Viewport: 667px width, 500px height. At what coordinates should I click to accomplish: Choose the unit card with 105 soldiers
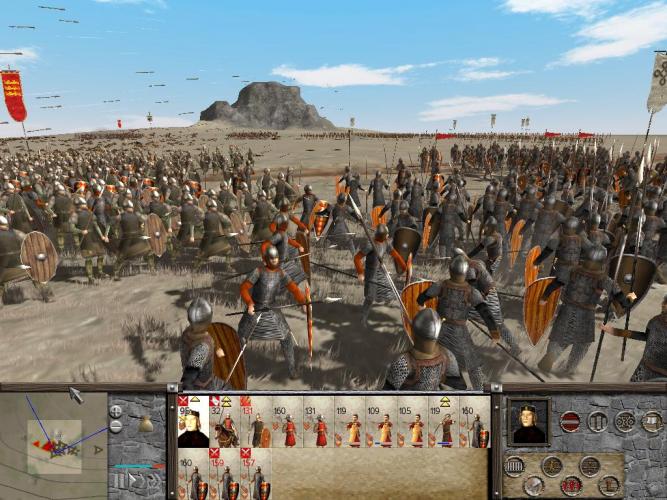(415, 425)
